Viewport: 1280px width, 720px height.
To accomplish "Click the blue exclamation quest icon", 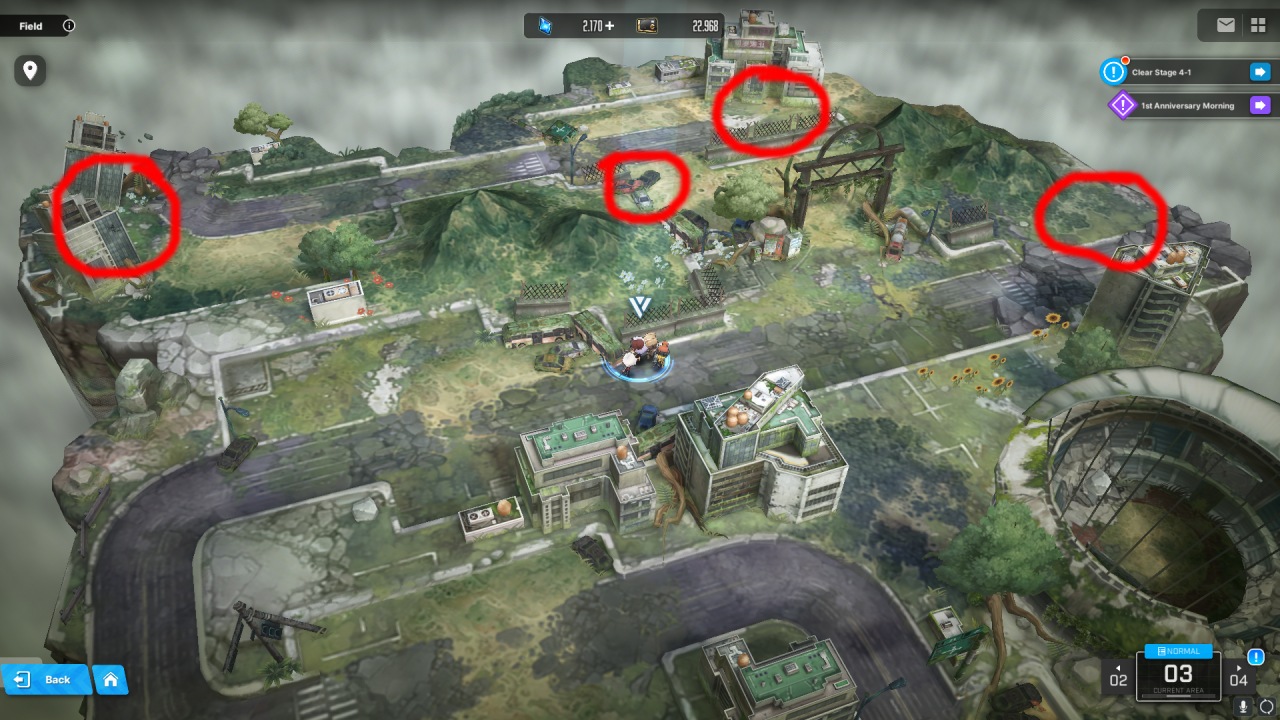I will pyautogui.click(x=1113, y=71).
